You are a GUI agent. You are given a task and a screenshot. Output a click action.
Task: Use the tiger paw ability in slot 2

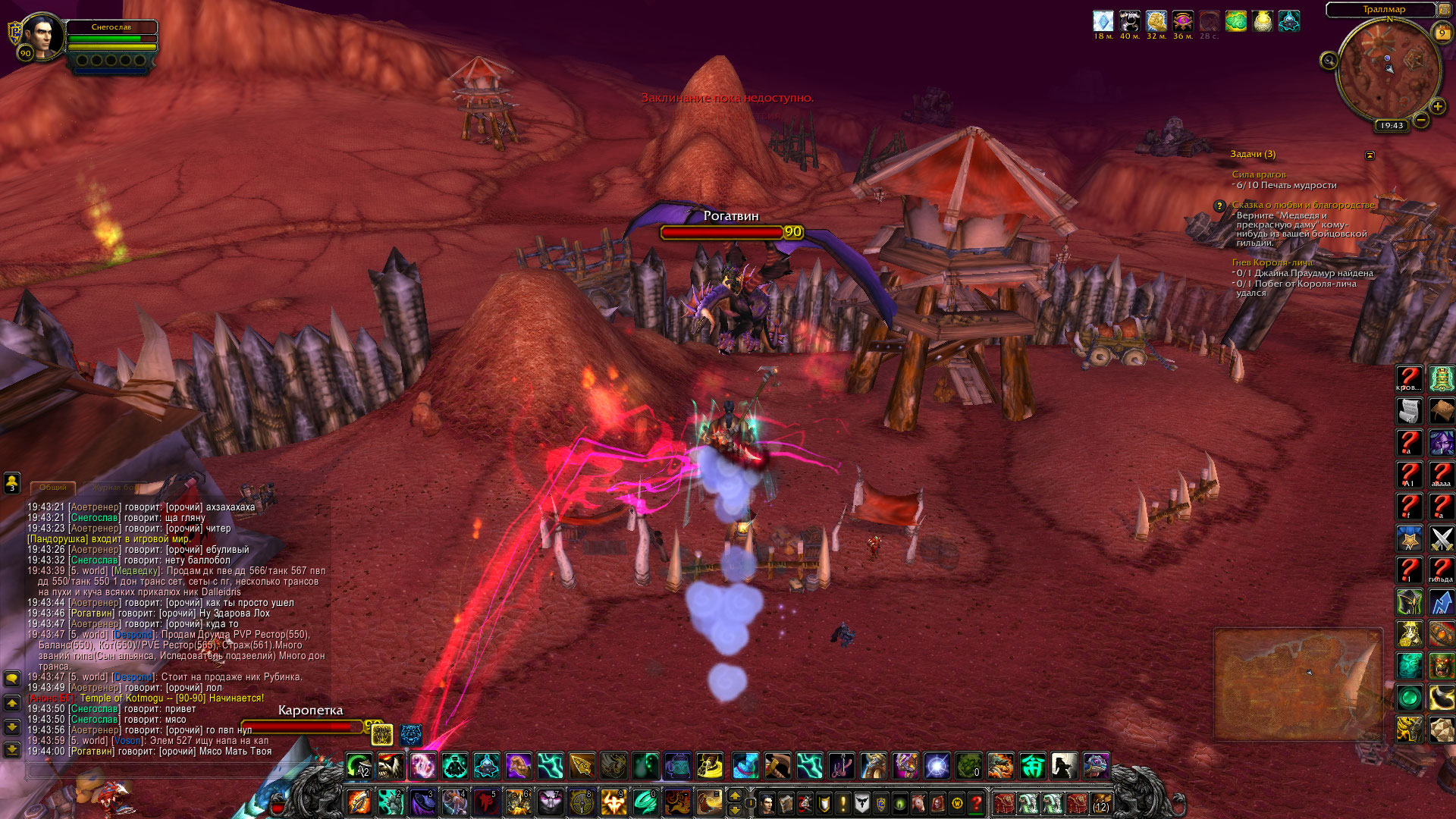coord(391,801)
